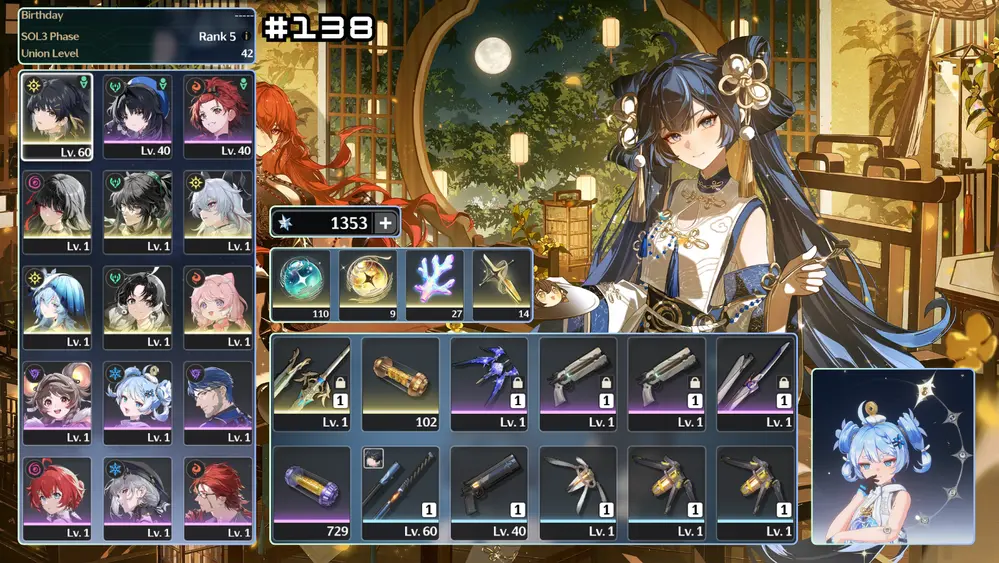View the Rank 5 info icon

(246, 37)
